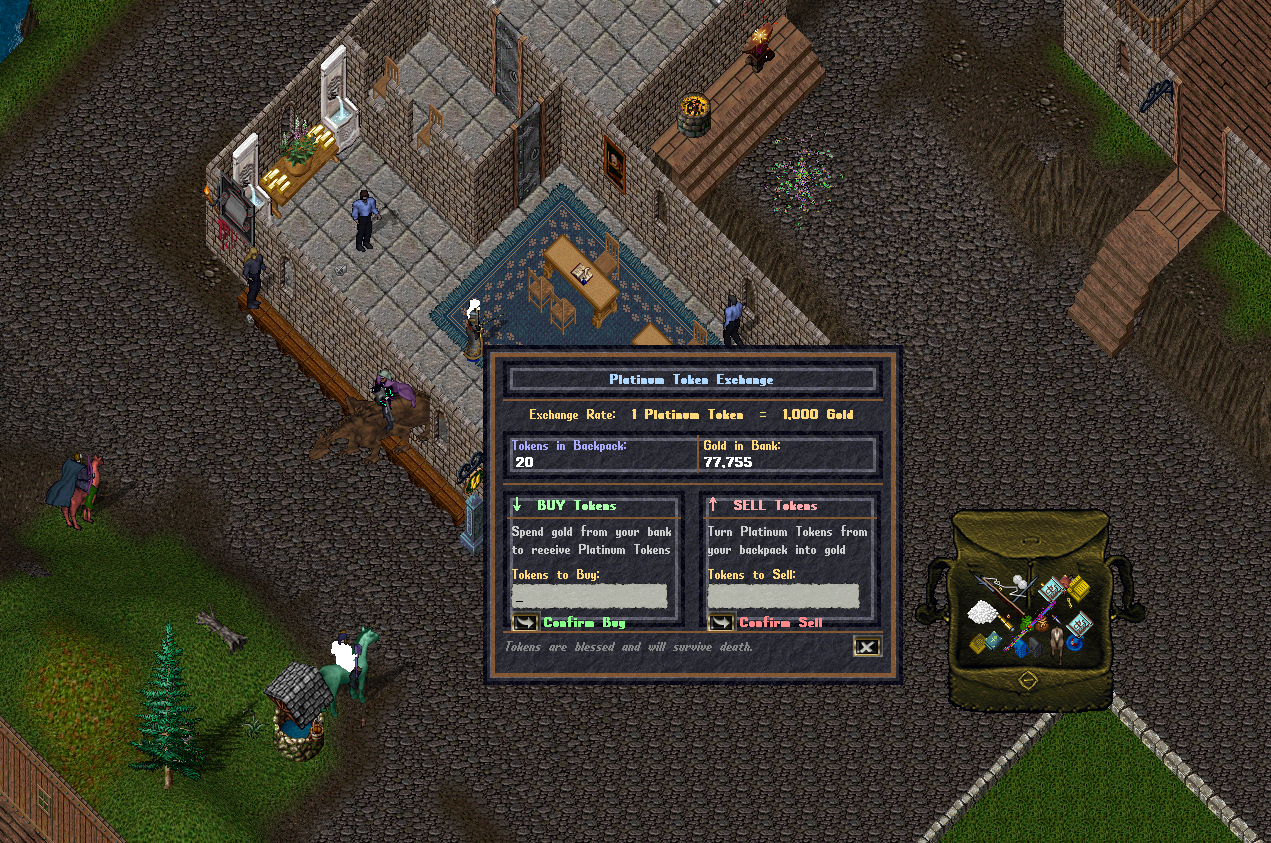Select the yellow spellbook with ruled lines
The image size is (1271, 843).
point(1078,588)
